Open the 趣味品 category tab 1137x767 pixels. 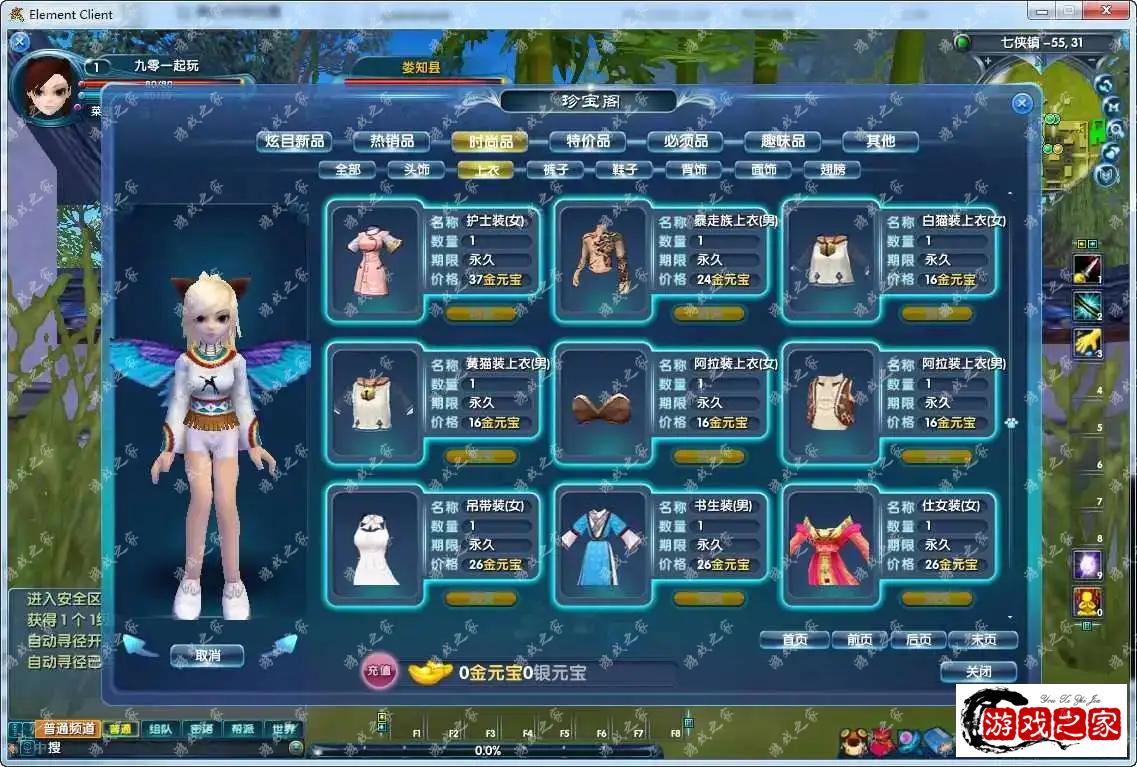tap(783, 141)
